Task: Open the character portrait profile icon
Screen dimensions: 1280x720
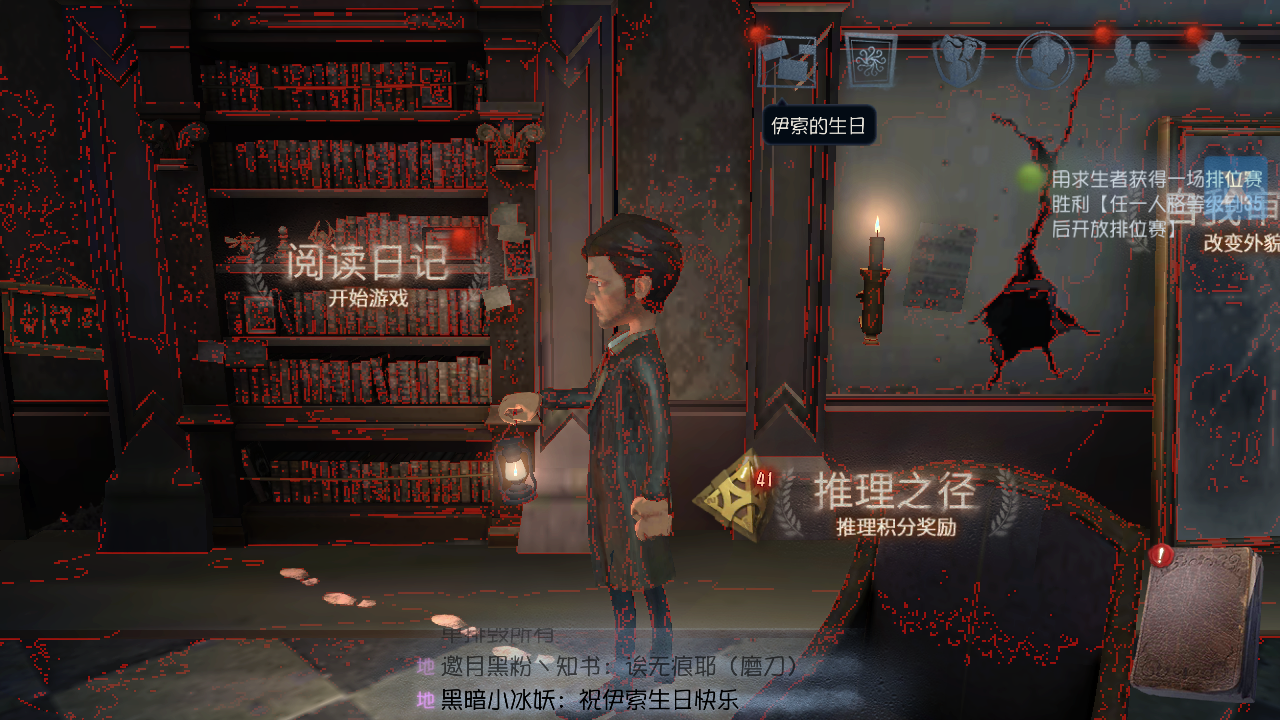Action: tap(1044, 60)
